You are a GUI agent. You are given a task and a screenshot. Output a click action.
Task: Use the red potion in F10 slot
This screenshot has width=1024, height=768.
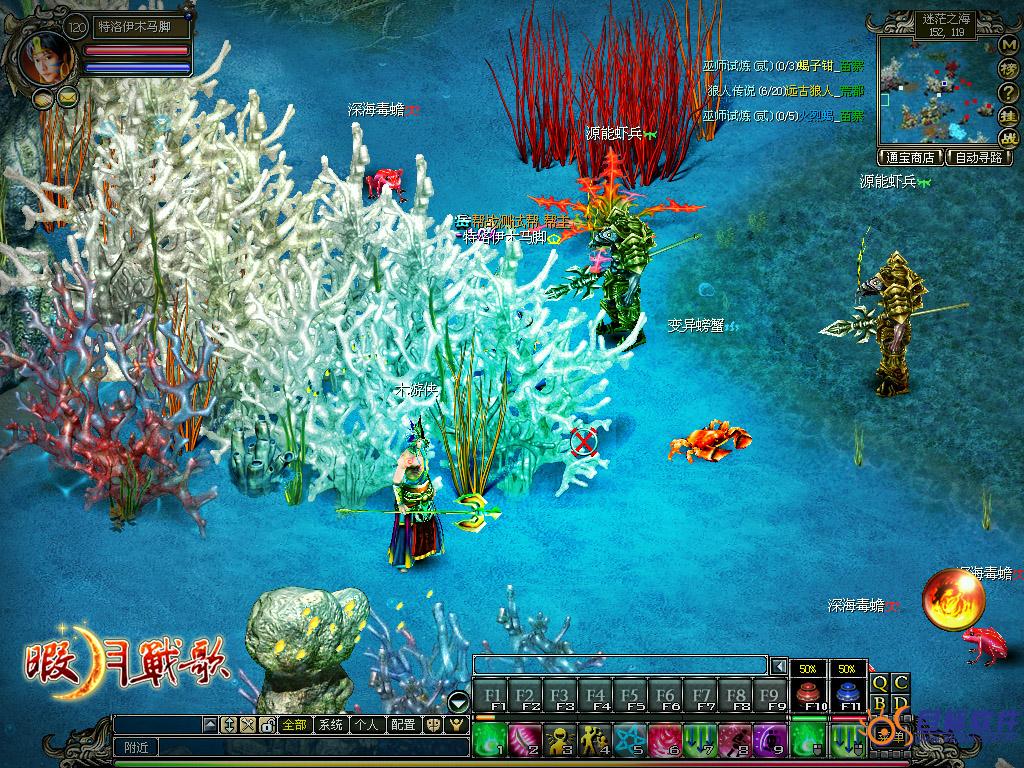coord(805,695)
